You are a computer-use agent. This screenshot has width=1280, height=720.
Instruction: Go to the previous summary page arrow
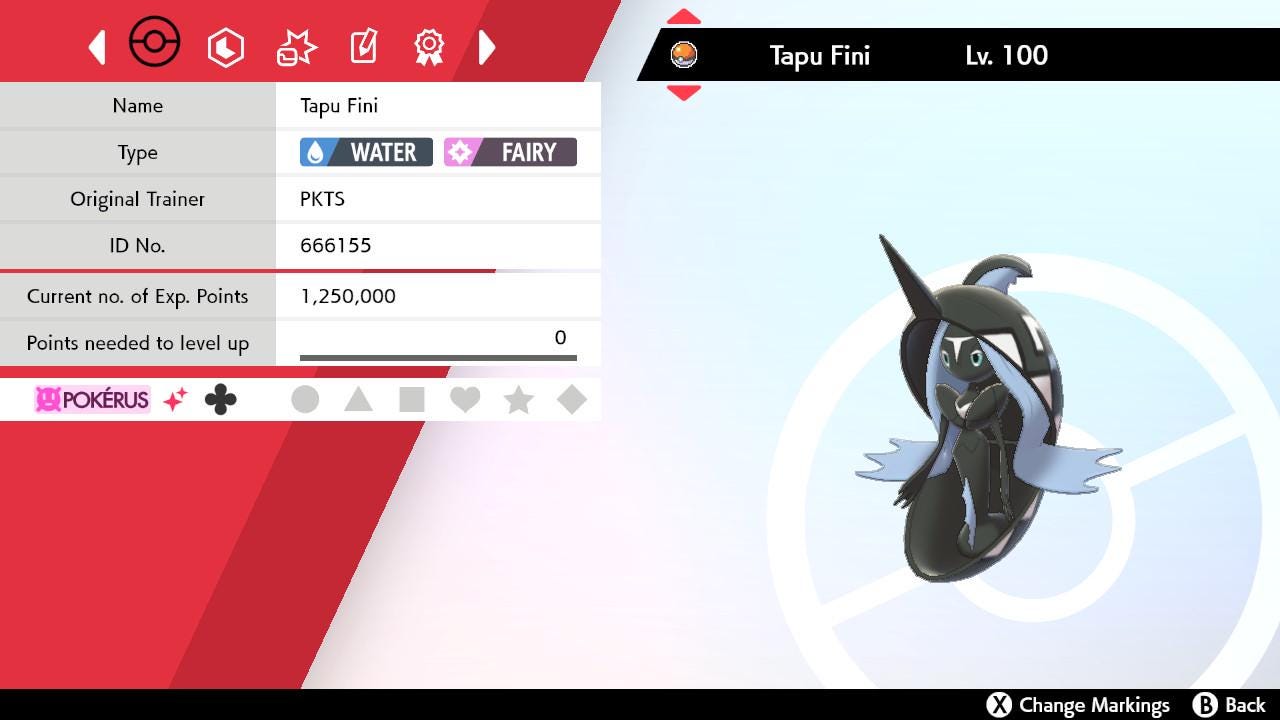coord(97,47)
